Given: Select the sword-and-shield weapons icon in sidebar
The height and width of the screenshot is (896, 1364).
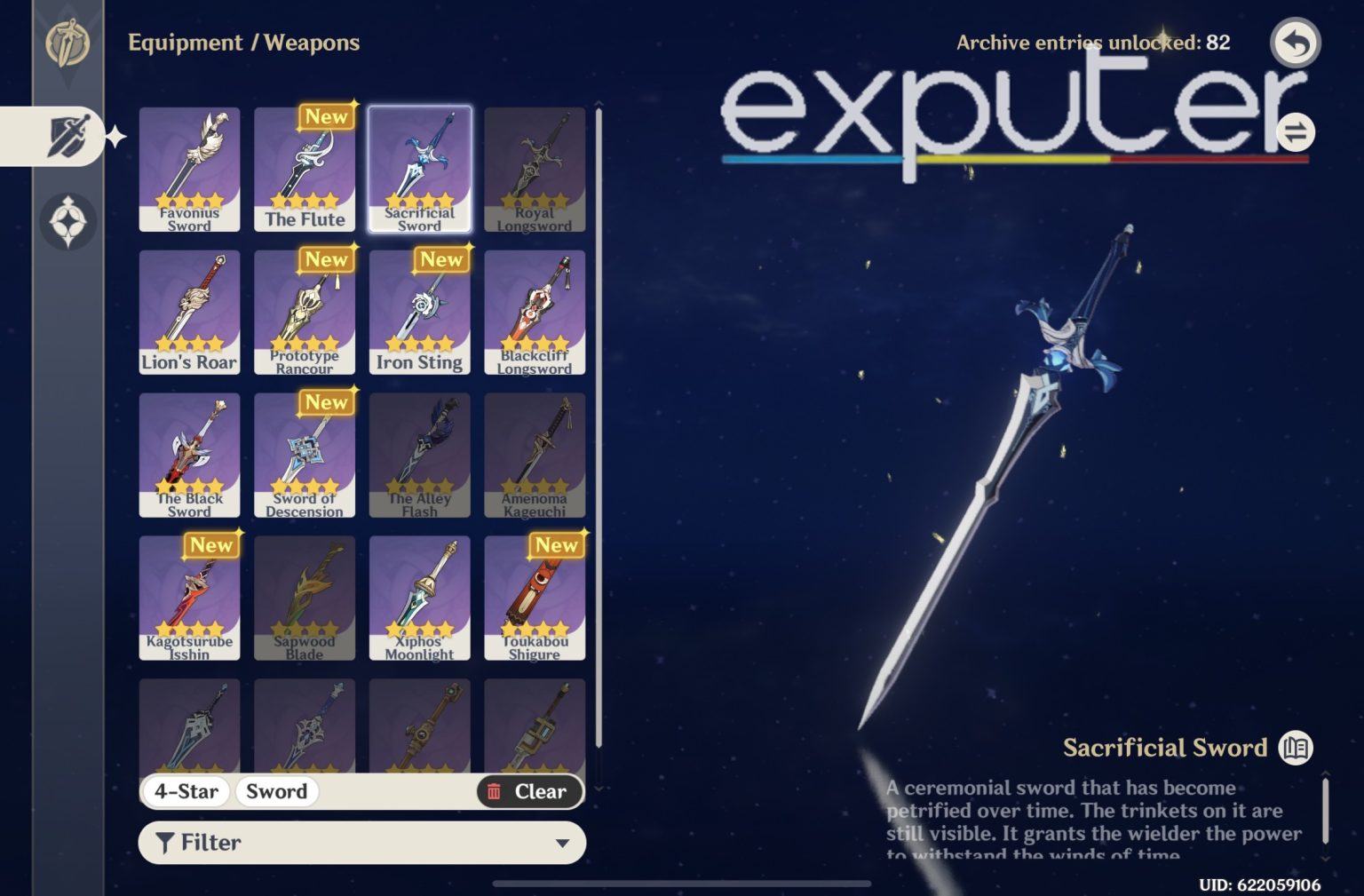Looking at the screenshot, I should pyautogui.click(x=69, y=135).
